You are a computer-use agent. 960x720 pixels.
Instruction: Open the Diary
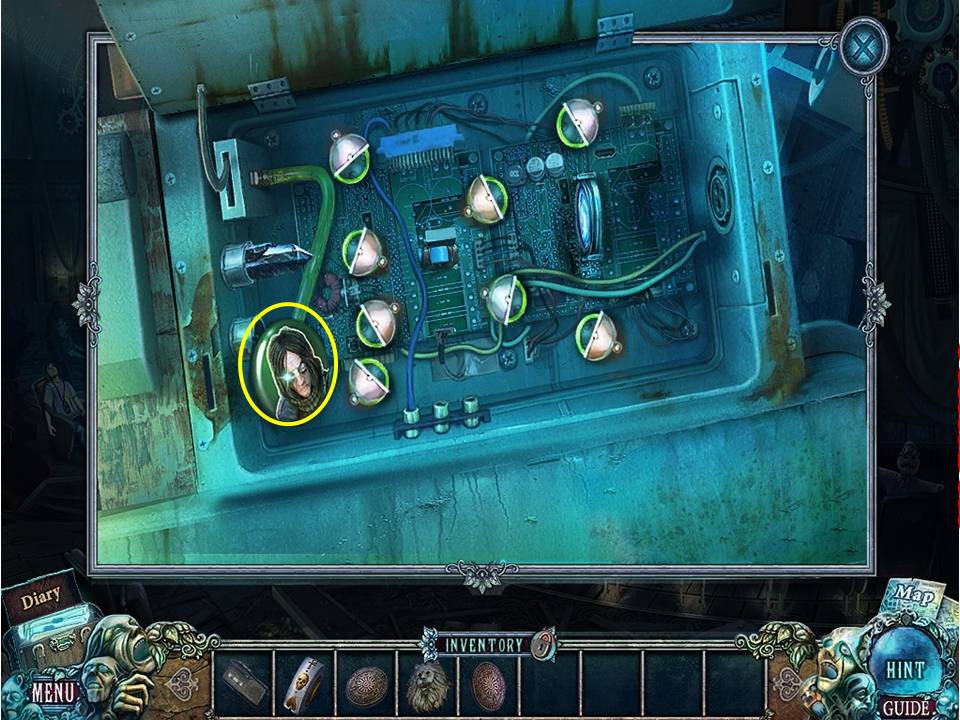[41, 599]
